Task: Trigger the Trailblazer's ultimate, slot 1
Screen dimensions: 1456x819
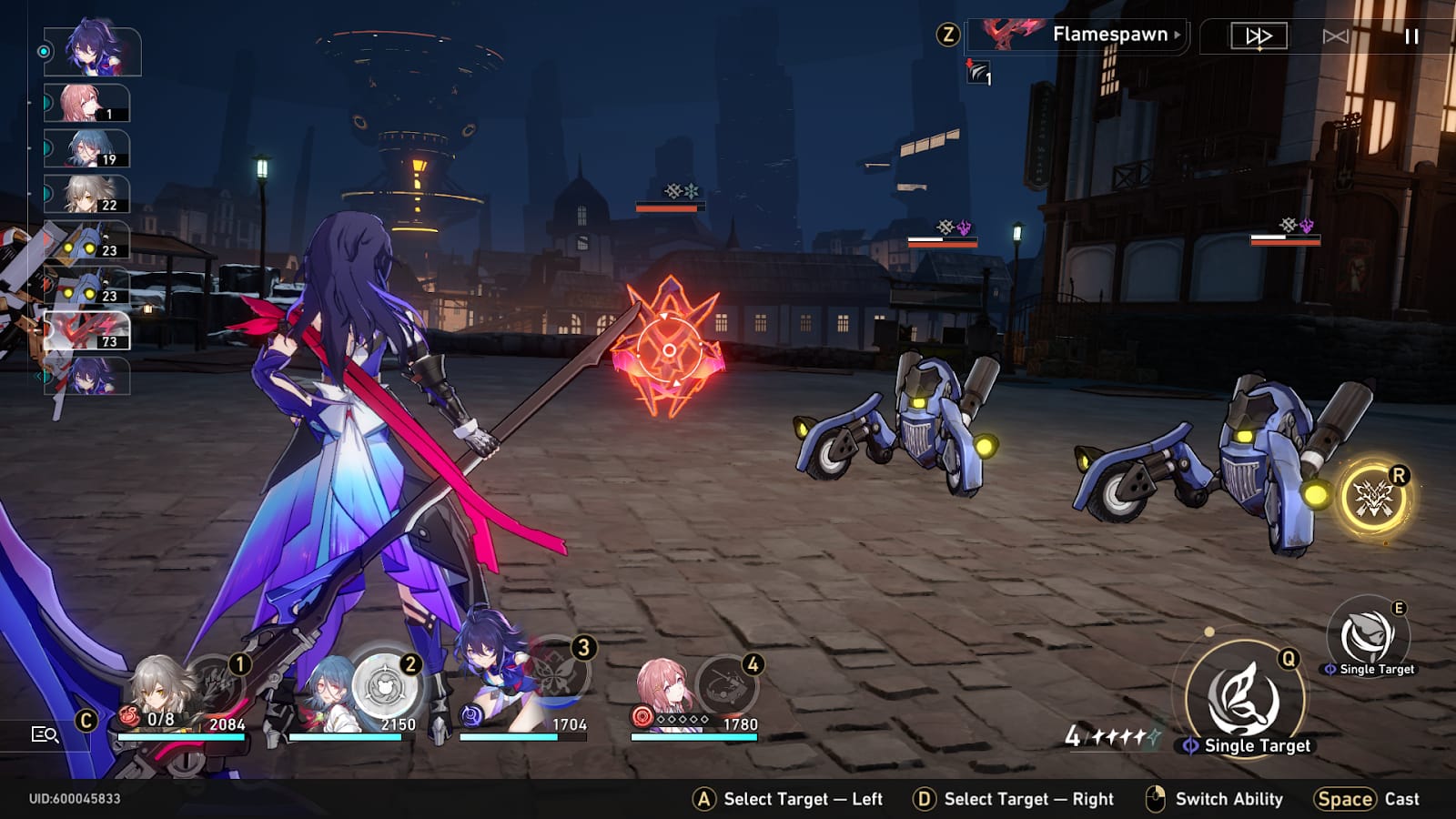Action: point(217,685)
